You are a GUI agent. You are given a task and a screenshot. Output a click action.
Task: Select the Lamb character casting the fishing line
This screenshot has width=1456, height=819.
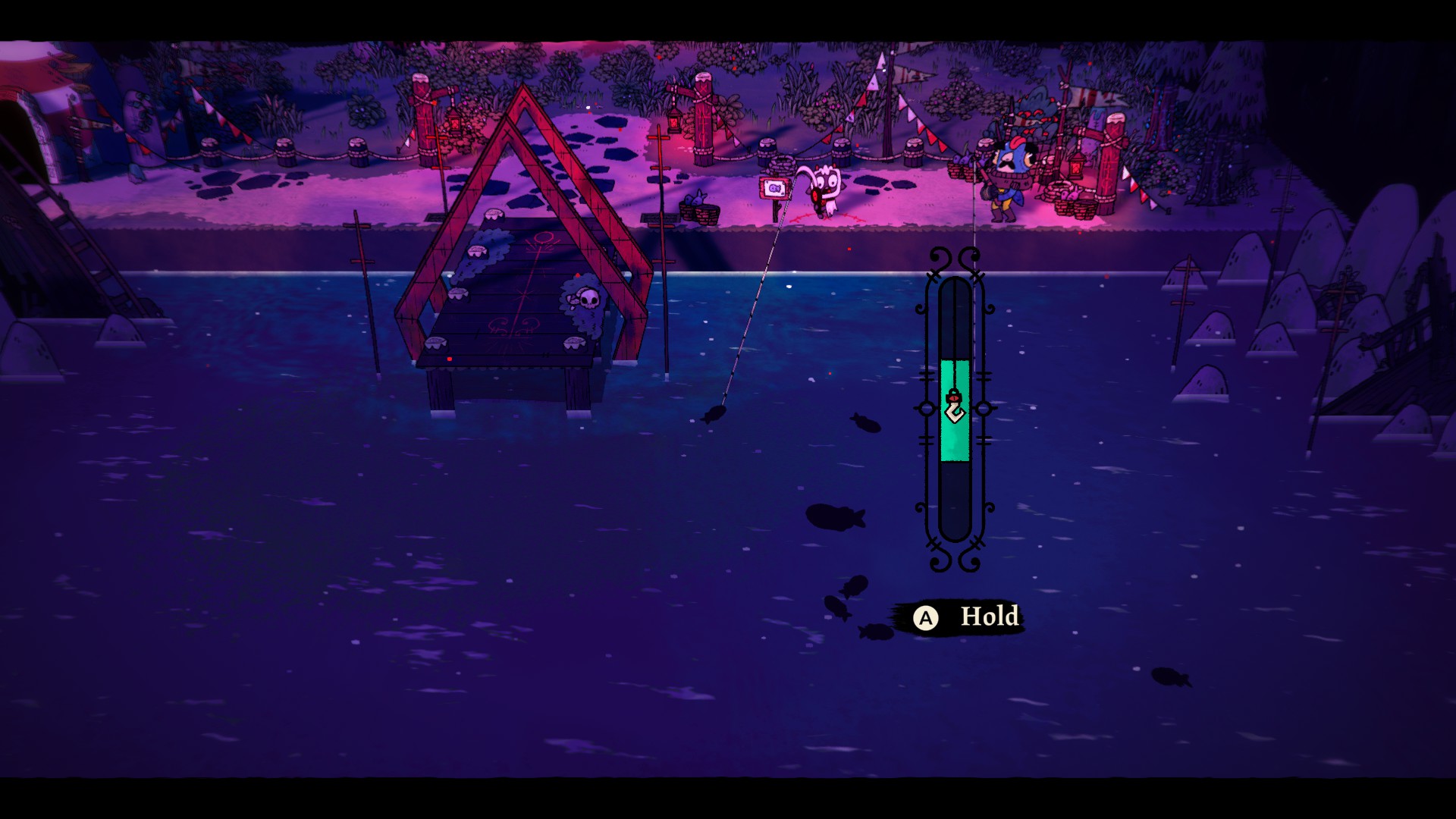(824, 188)
